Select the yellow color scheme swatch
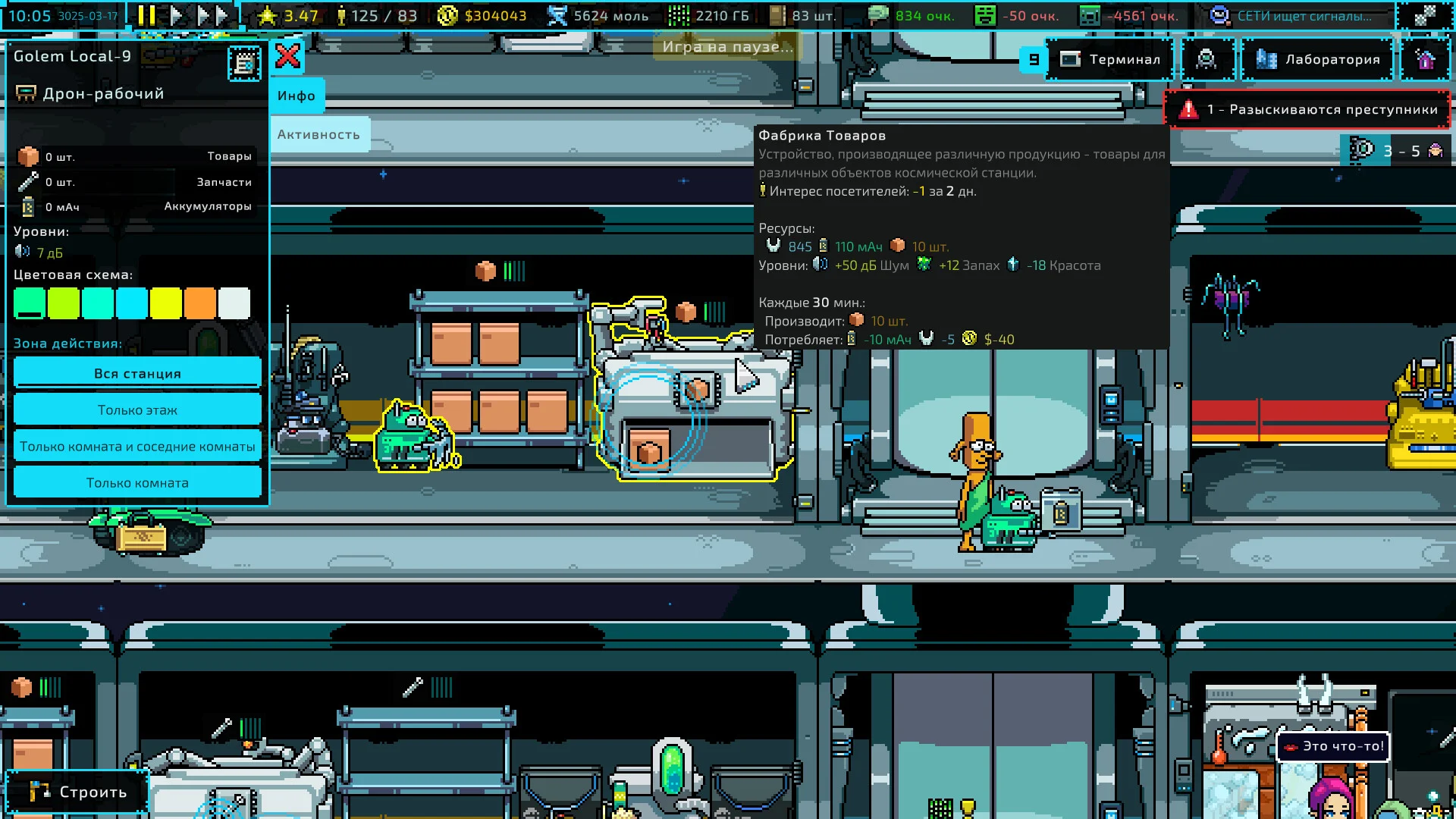This screenshot has width=1456, height=819. pos(166,303)
